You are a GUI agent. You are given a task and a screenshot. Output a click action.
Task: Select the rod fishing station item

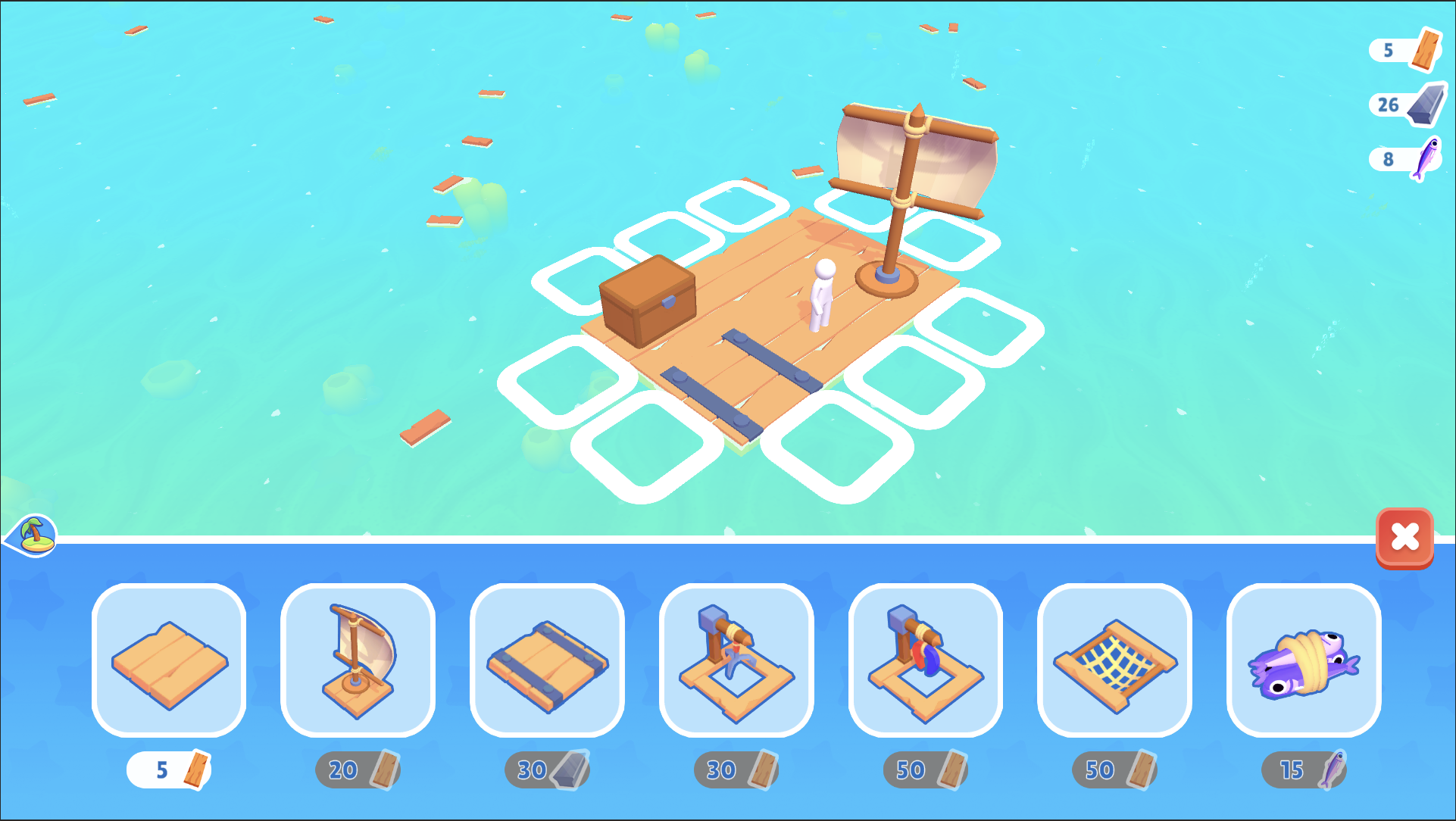click(x=925, y=659)
